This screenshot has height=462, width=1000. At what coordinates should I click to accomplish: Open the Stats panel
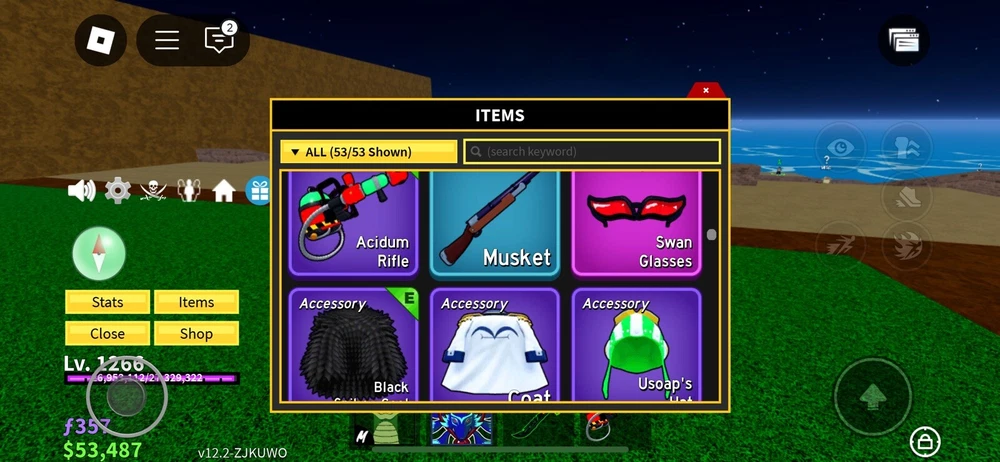click(107, 302)
